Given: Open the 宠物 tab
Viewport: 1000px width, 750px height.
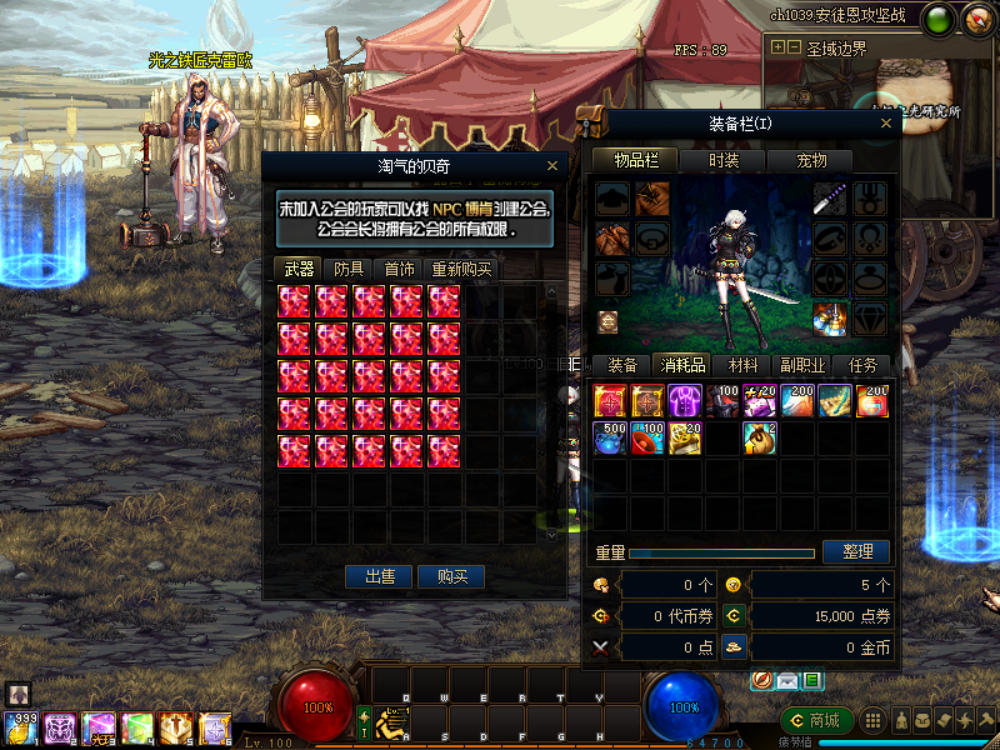Looking at the screenshot, I should click(x=811, y=160).
